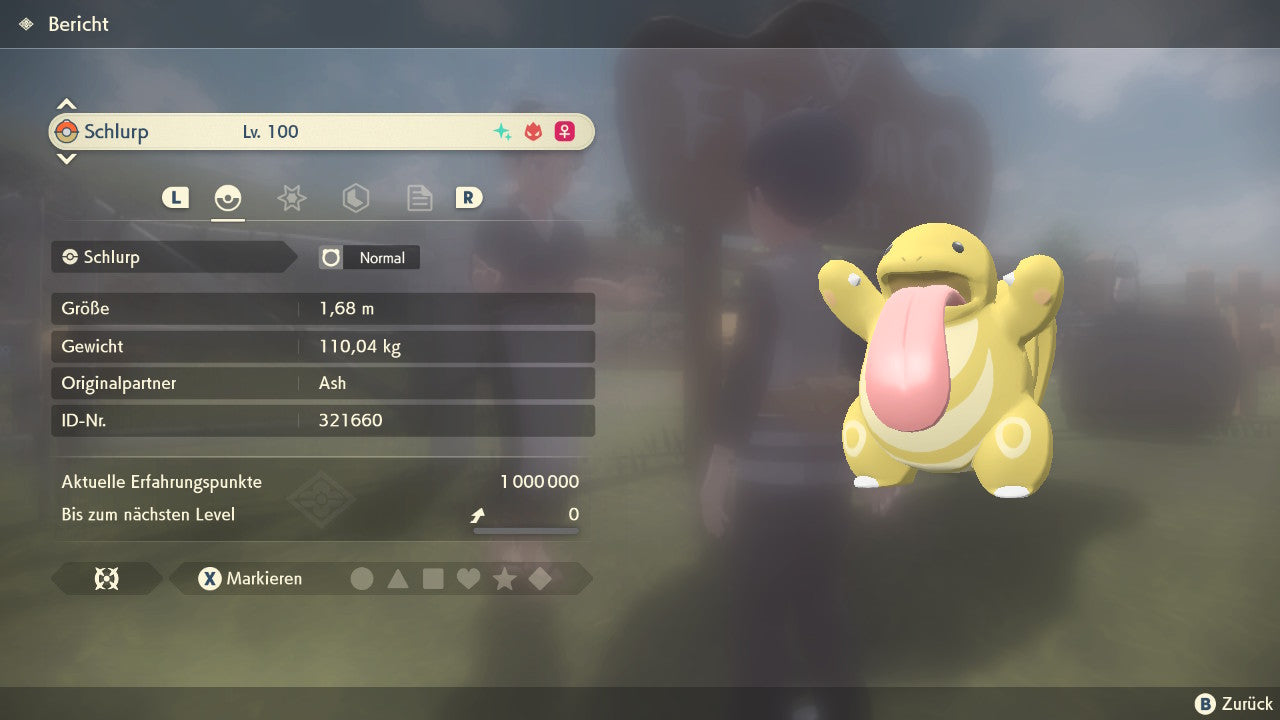Toggle the triangle marking
Image resolution: width=1280 pixels, height=720 pixels.
(x=398, y=578)
